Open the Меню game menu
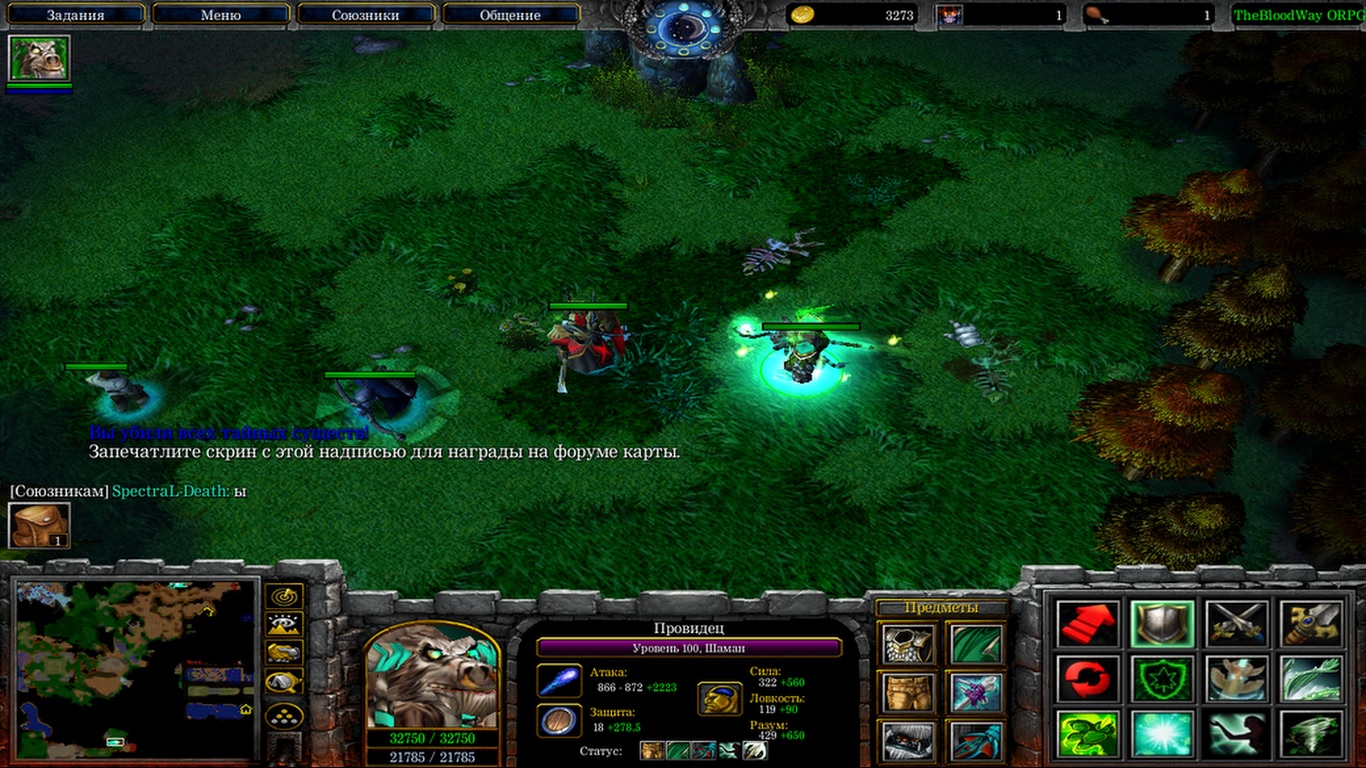The height and width of the screenshot is (768, 1366). click(x=221, y=15)
